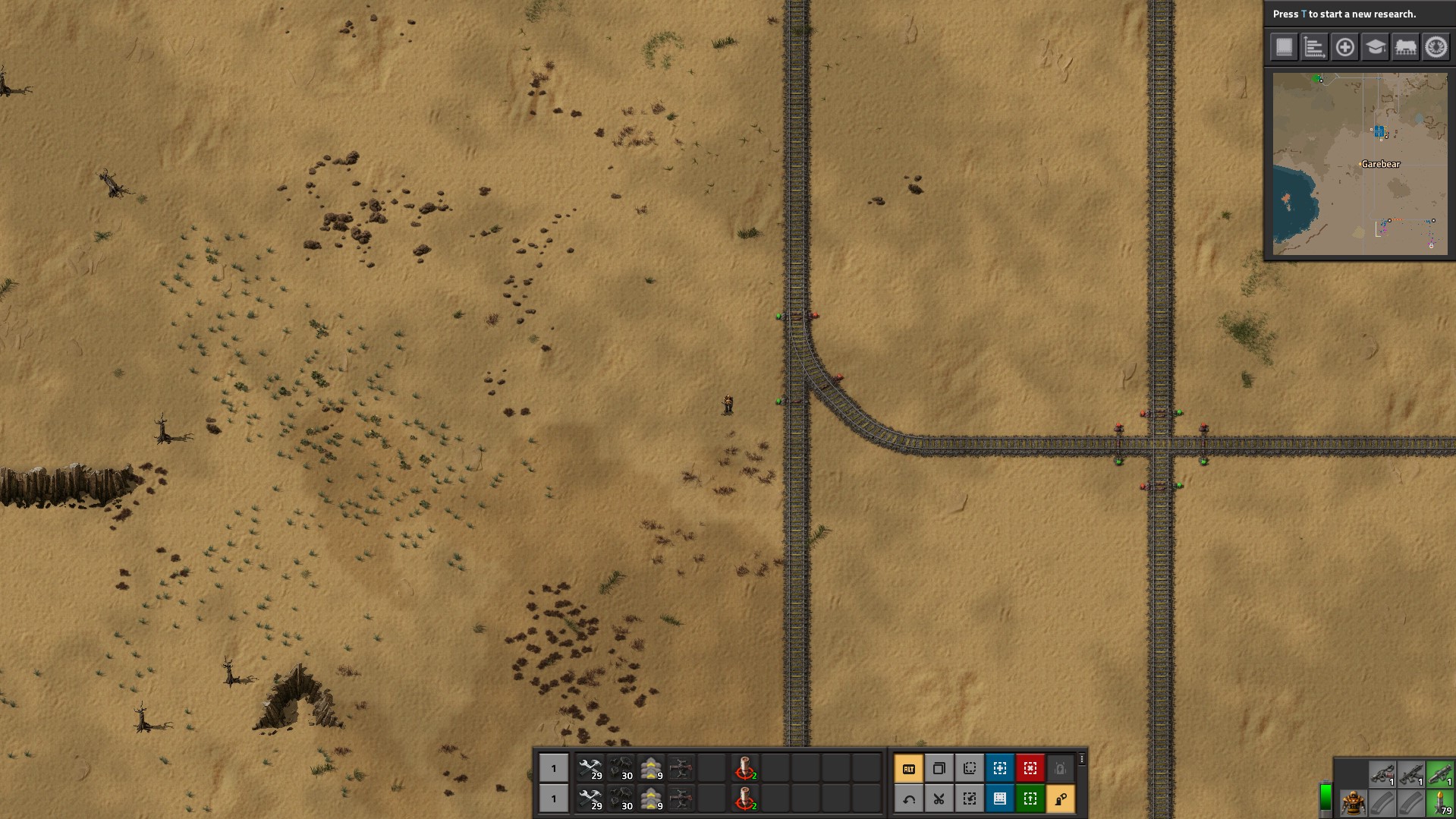The image size is (1456, 819).
Task: Select the rocket ammo slot
Action: click(x=1439, y=803)
